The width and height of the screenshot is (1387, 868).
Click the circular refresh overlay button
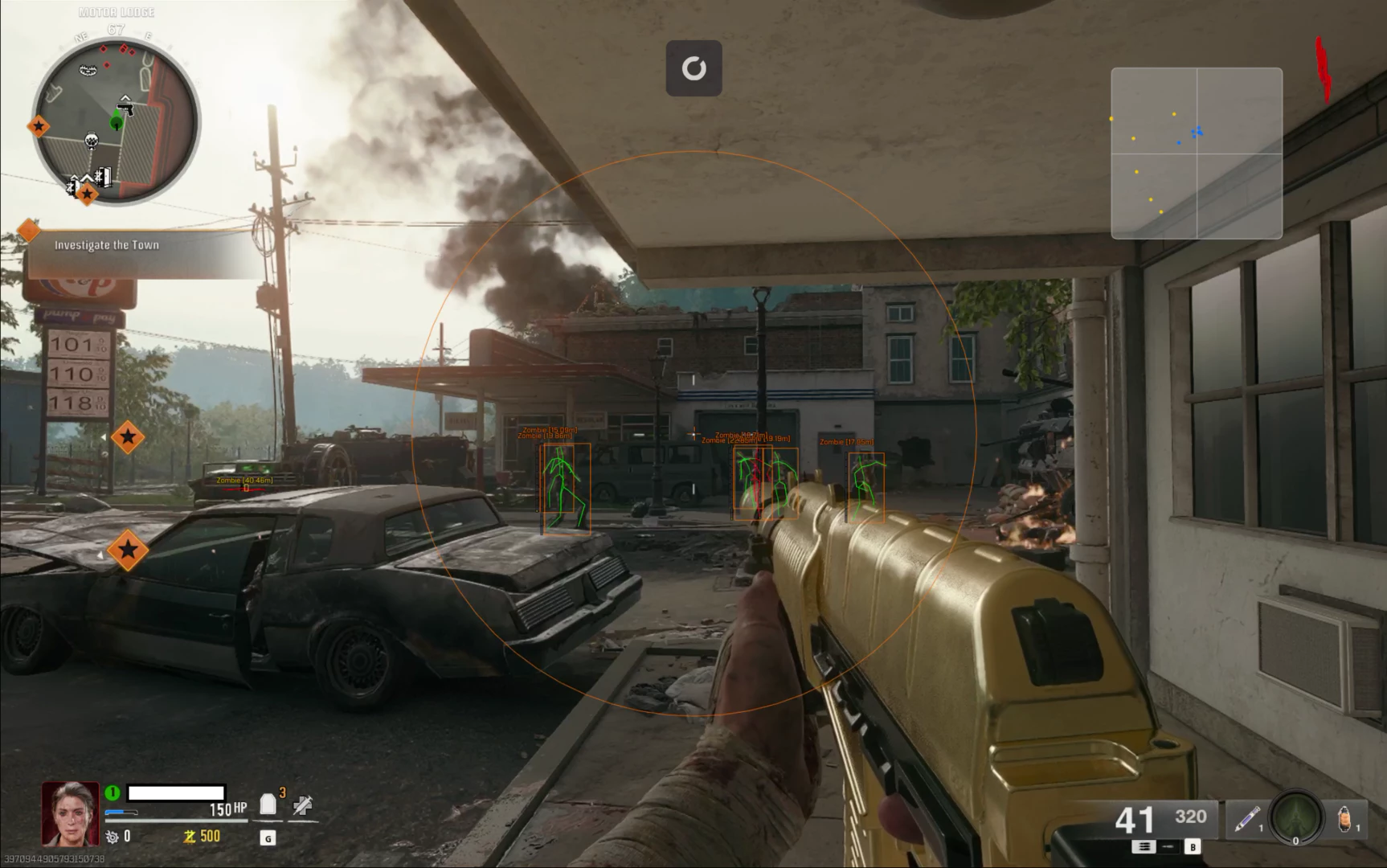pyautogui.click(x=694, y=68)
